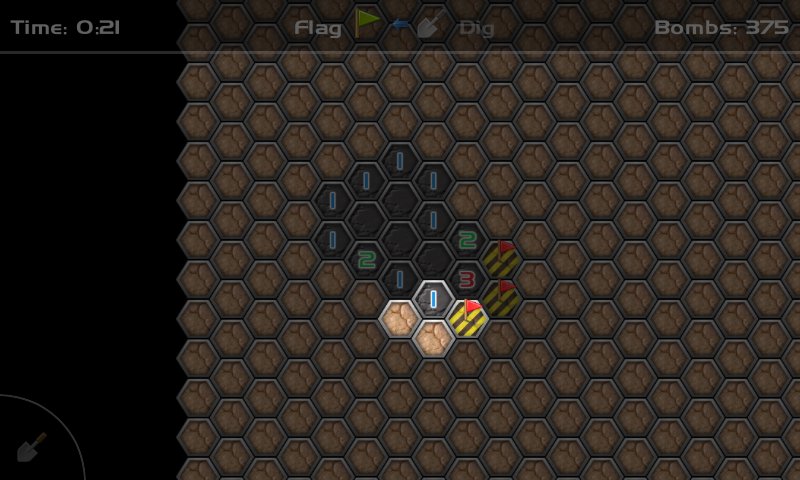
Task: Select the red number 3 hex tile
Action: point(467,279)
